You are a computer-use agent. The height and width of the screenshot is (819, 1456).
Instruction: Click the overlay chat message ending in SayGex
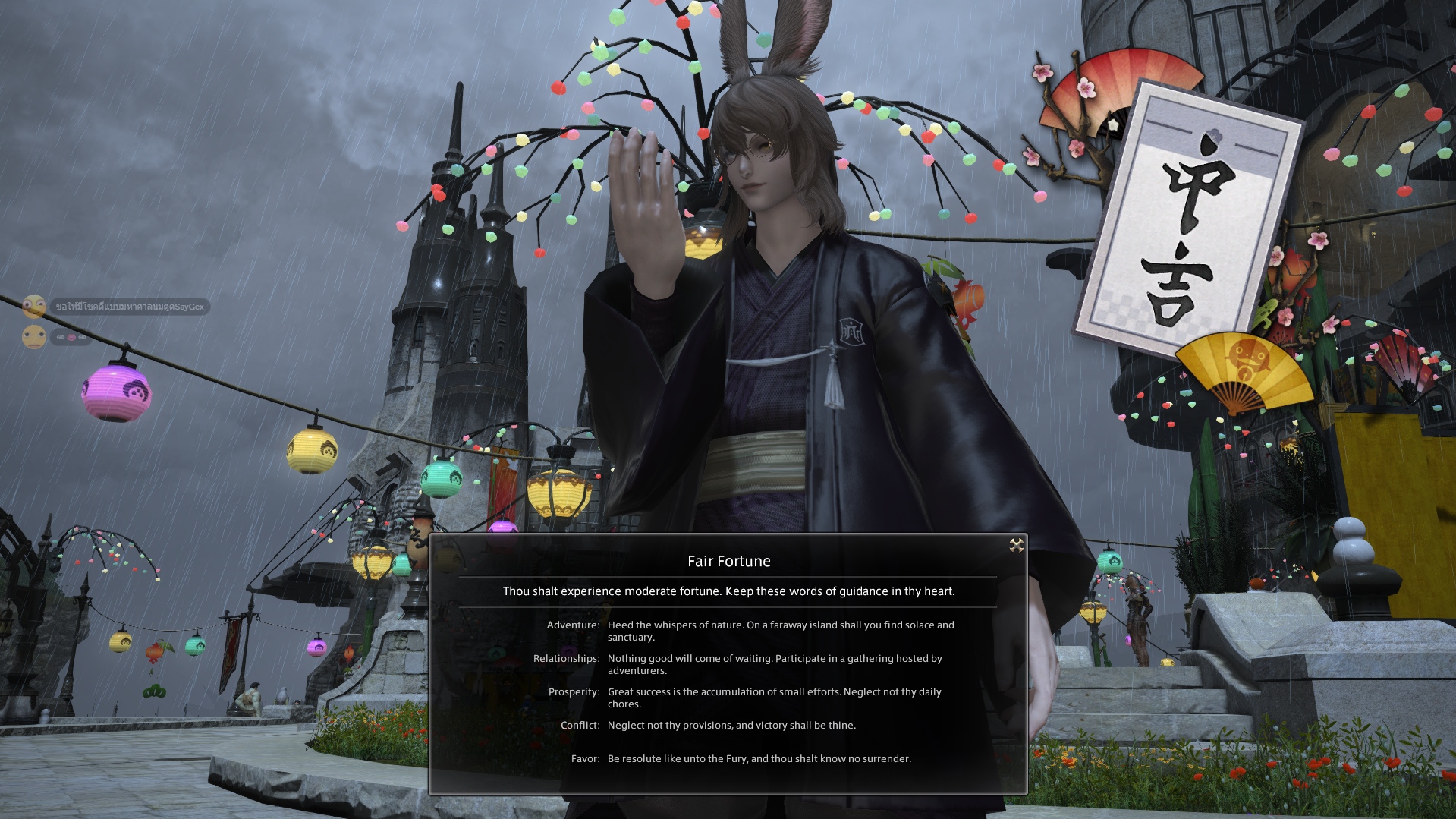(x=130, y=307)
